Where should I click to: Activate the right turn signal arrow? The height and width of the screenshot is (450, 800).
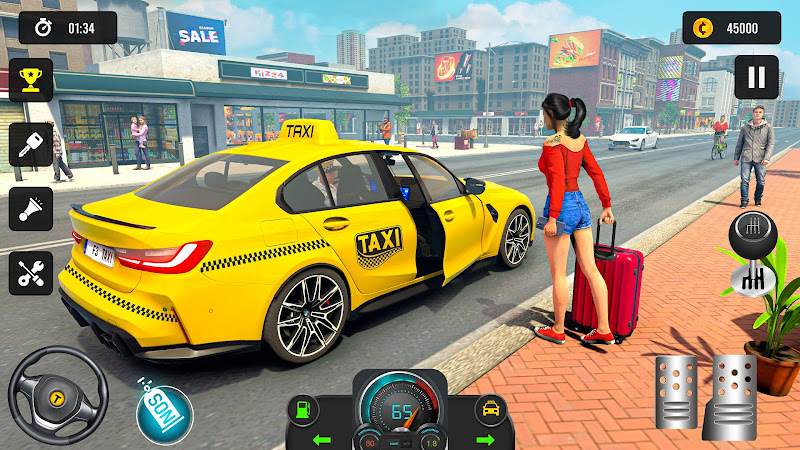pos(486,438)
